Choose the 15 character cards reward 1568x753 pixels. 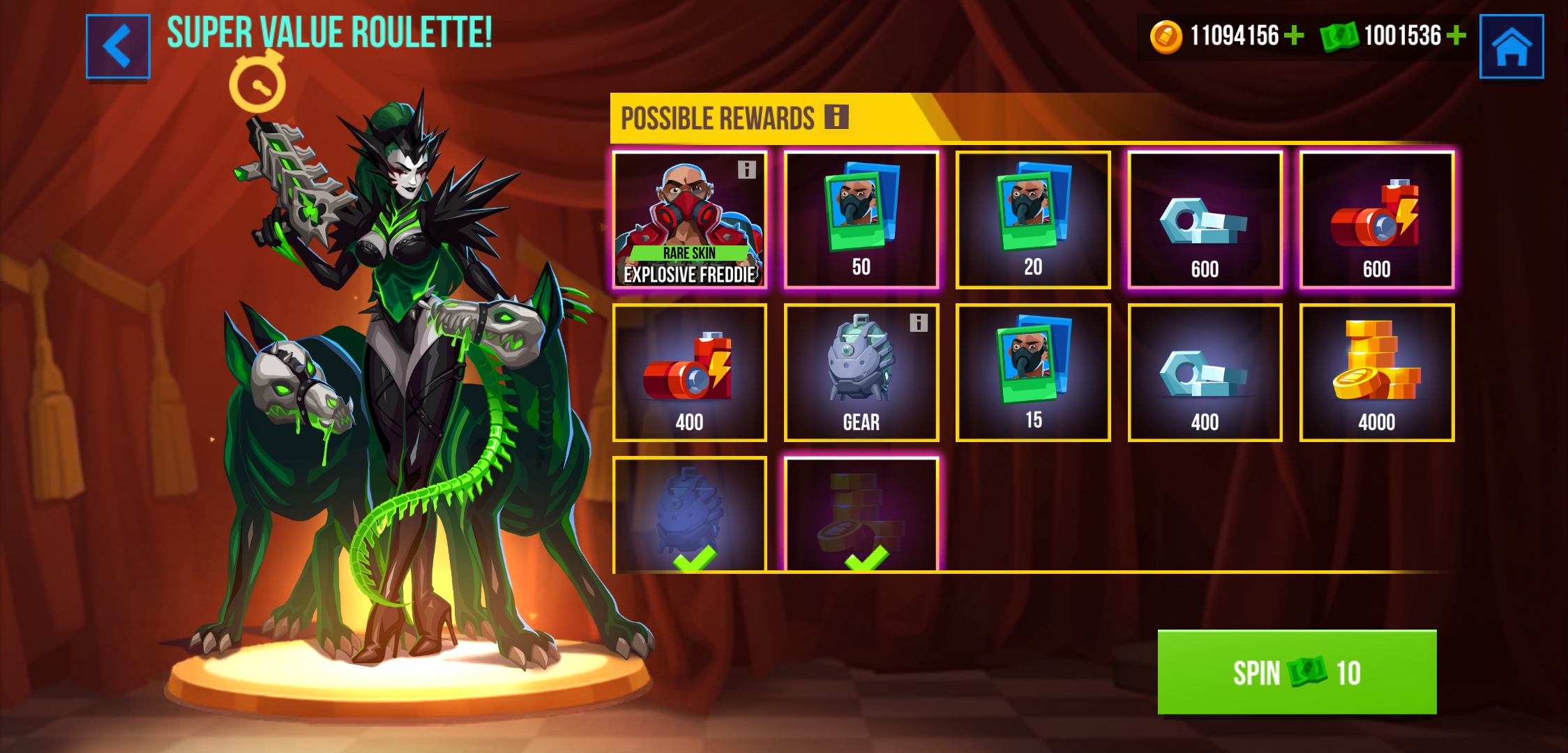point(1033,372)
